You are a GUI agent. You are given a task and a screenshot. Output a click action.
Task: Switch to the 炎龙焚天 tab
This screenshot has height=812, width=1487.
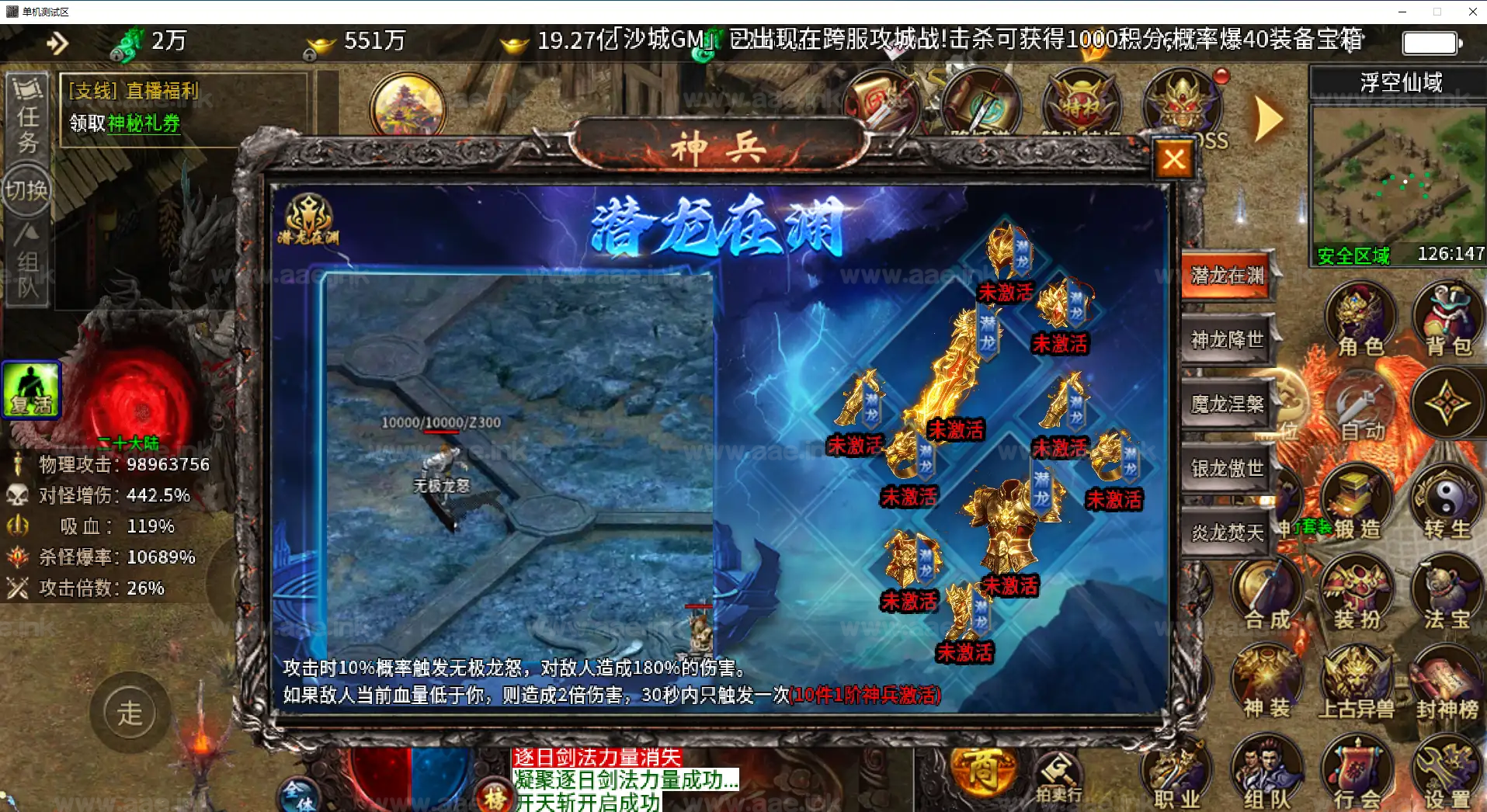pos(1225,532)
